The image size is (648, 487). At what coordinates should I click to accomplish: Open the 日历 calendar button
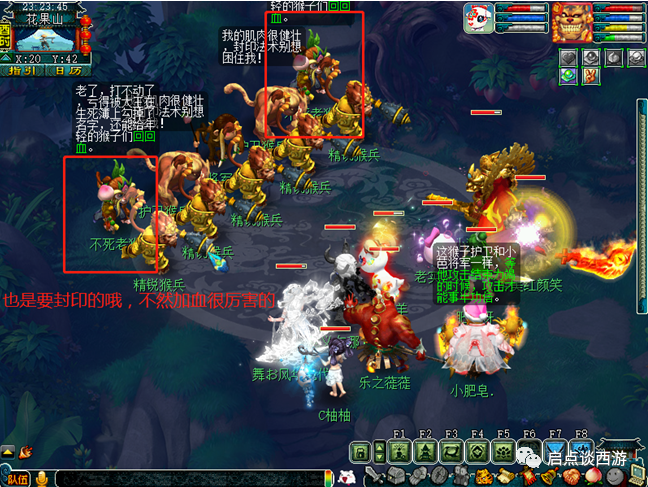pyautogui.click(x=66, y=71)
